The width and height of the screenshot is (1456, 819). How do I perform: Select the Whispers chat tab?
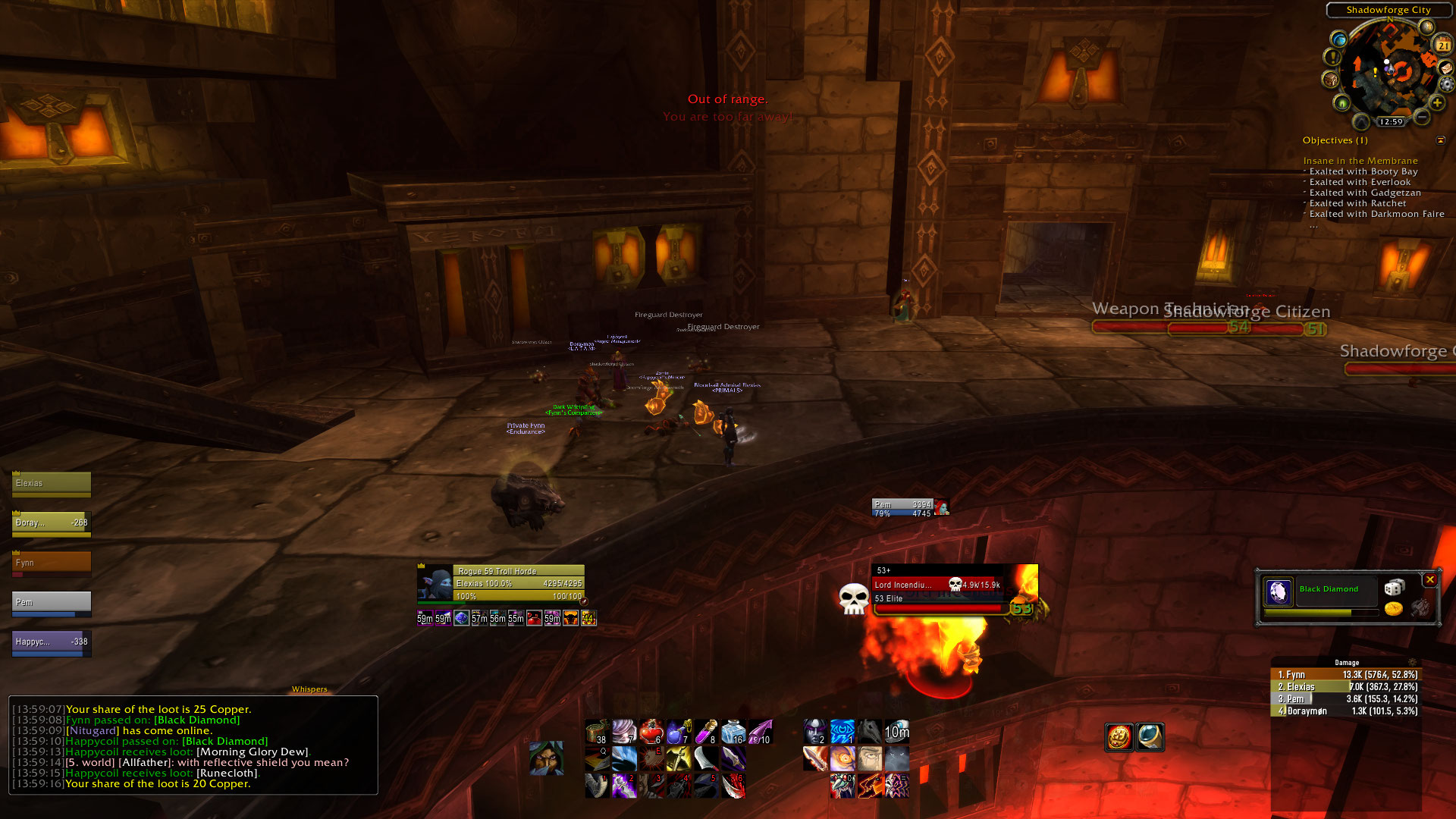click(309, 689)
